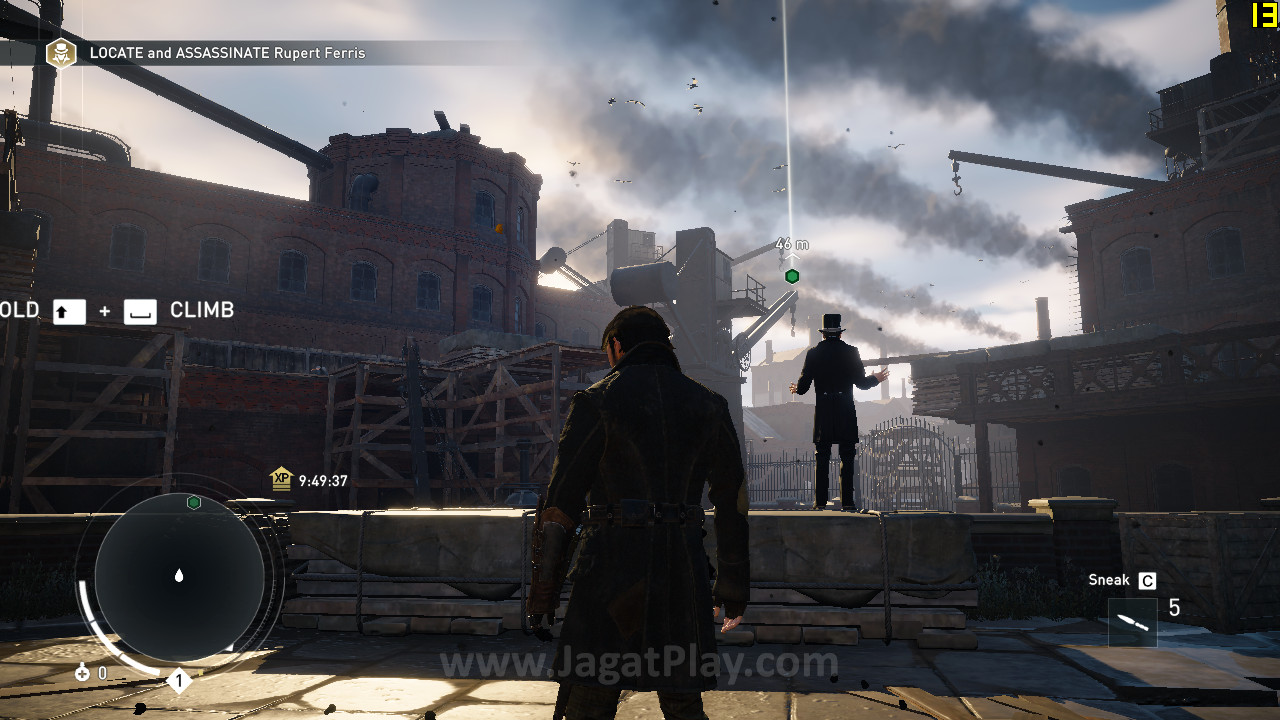Screen dimensions: 1280x720
Task: Open the circular minimap
Action: [x=179, y=576]
